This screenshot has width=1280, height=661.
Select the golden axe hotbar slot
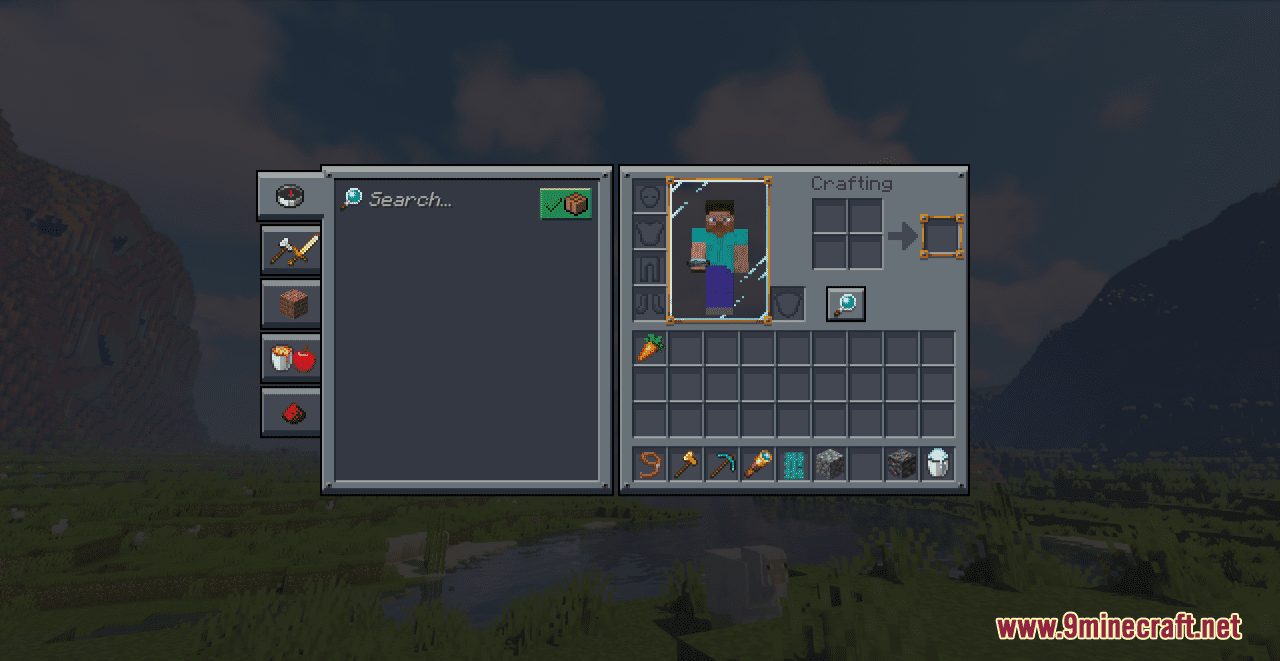pyautogui.click(x=686, y=464)
